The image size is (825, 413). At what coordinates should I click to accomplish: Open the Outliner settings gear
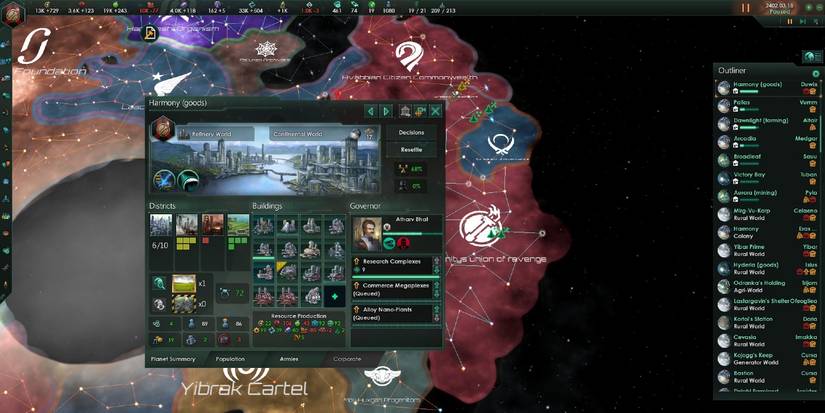[x=816, y=73]
